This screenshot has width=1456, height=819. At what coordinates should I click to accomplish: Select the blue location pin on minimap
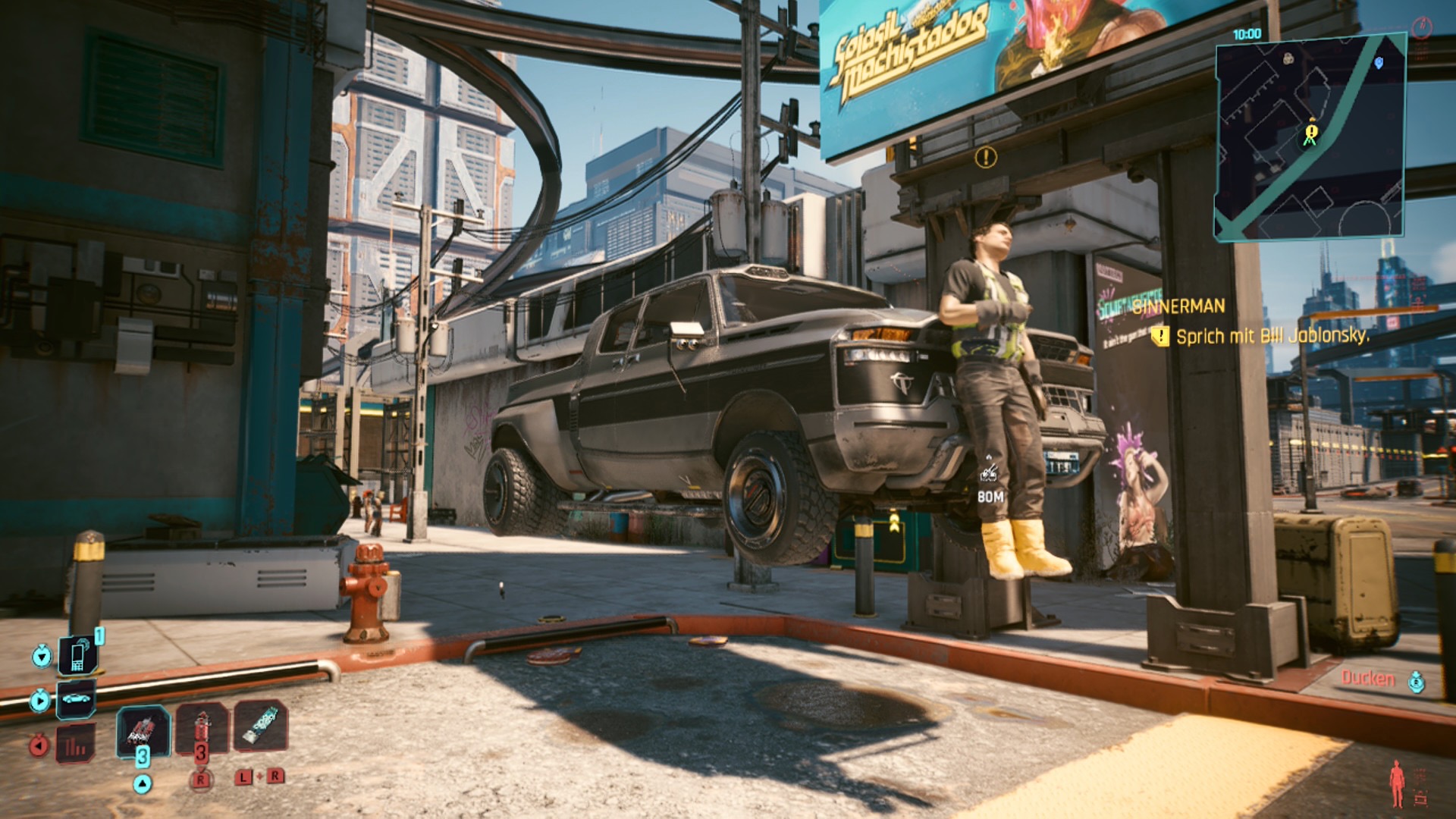coord(1379,63)
